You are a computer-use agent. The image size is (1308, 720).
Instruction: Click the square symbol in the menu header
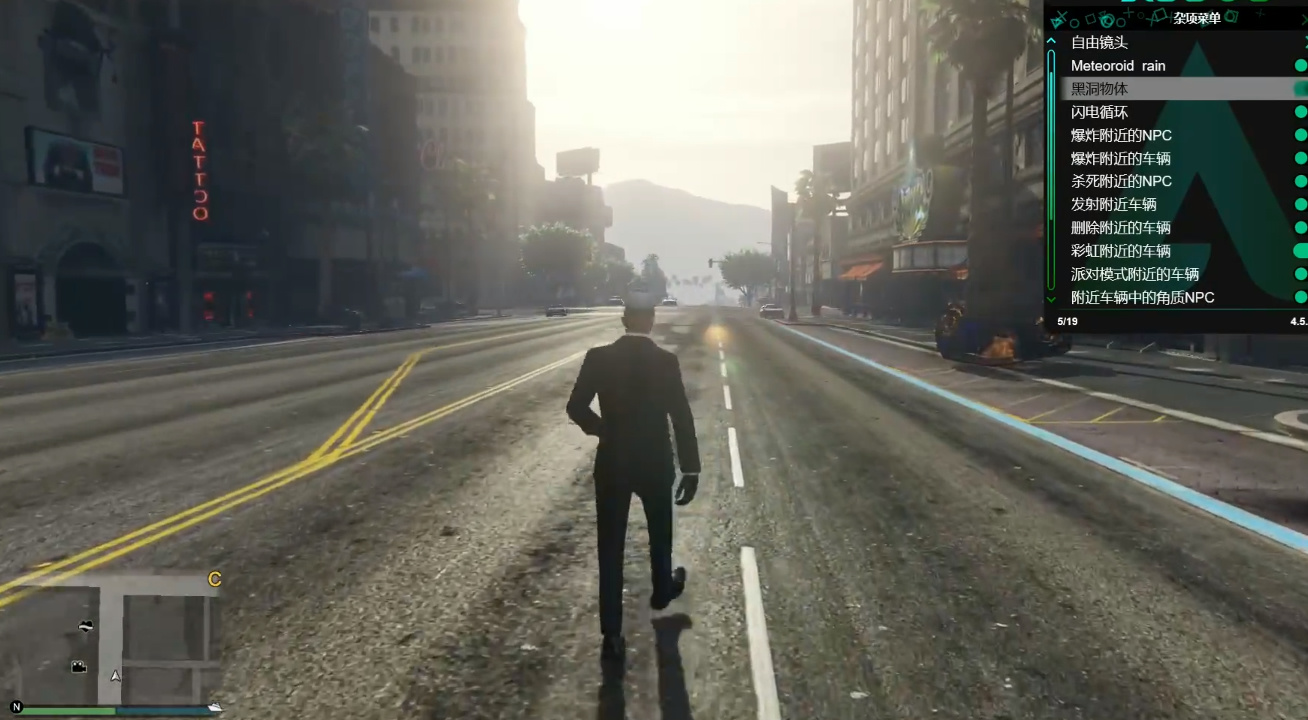(x=1089, y=19)
